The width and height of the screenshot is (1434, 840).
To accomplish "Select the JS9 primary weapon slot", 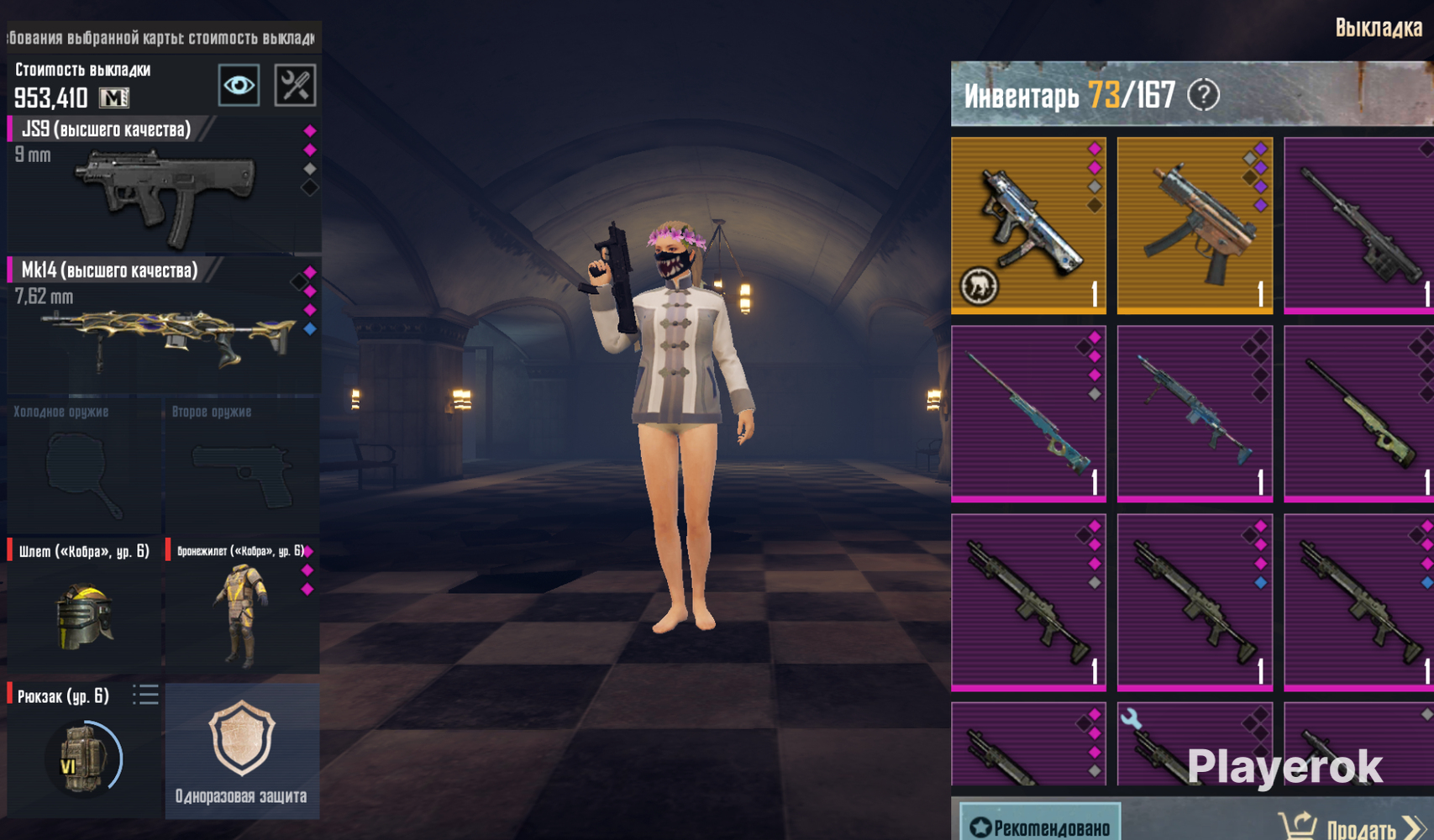I will pyautogui.click(x=164, y=186).
